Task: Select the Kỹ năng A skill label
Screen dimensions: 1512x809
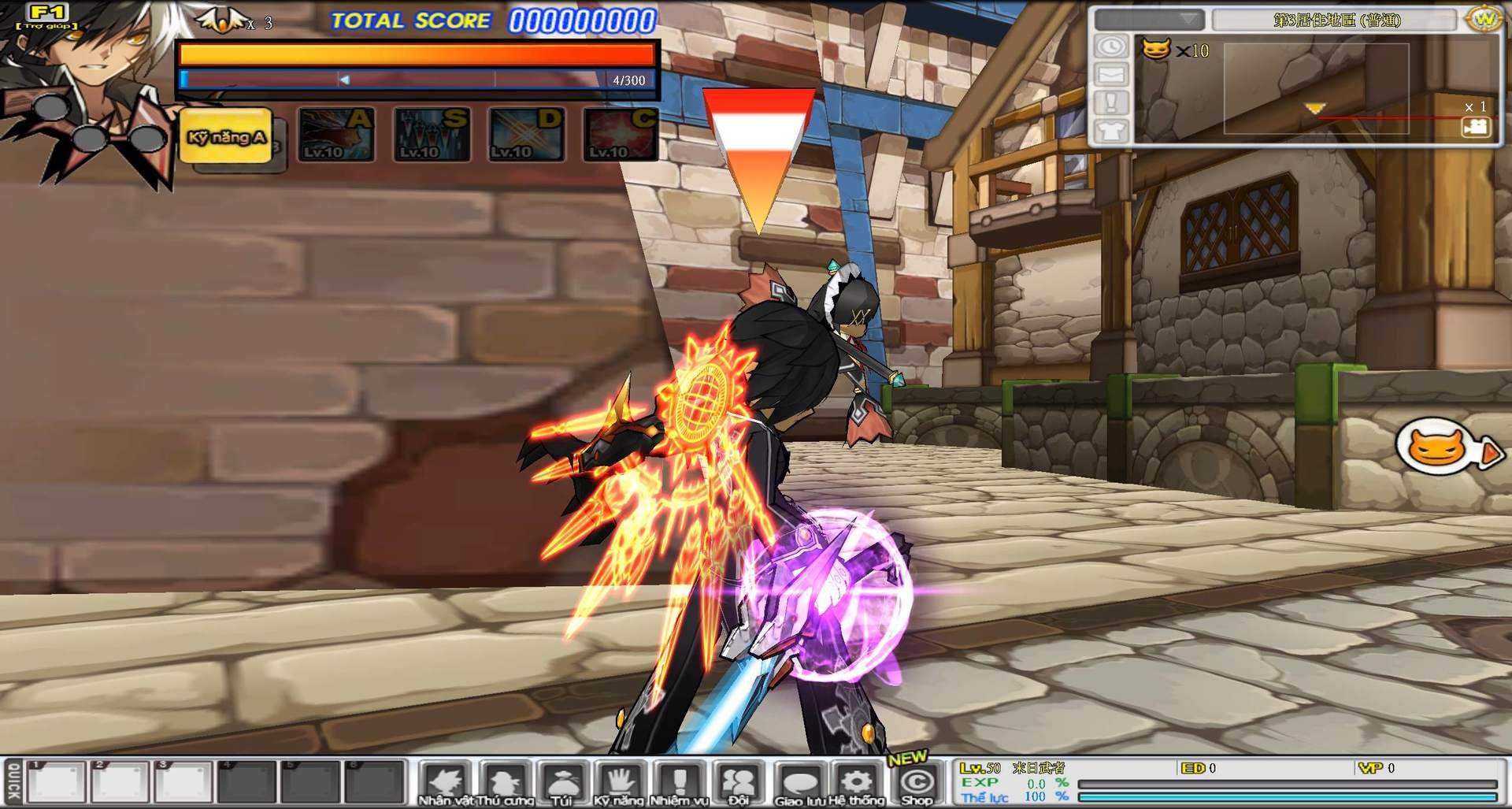Action: click(x=226, y=134)
